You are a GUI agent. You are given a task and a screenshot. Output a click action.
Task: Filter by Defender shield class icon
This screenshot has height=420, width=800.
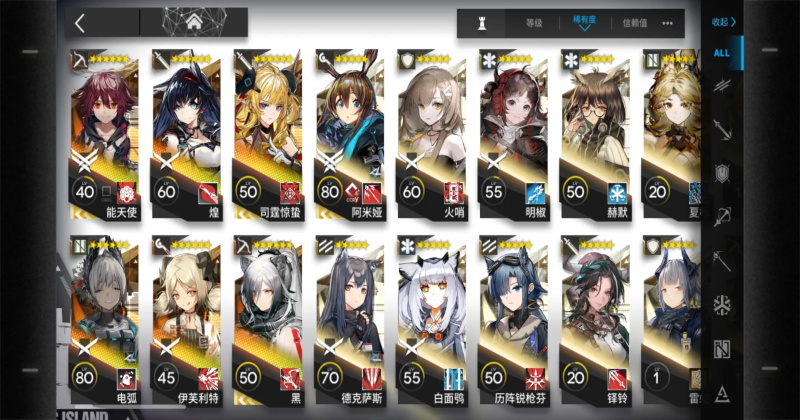(x=722, y=173)
